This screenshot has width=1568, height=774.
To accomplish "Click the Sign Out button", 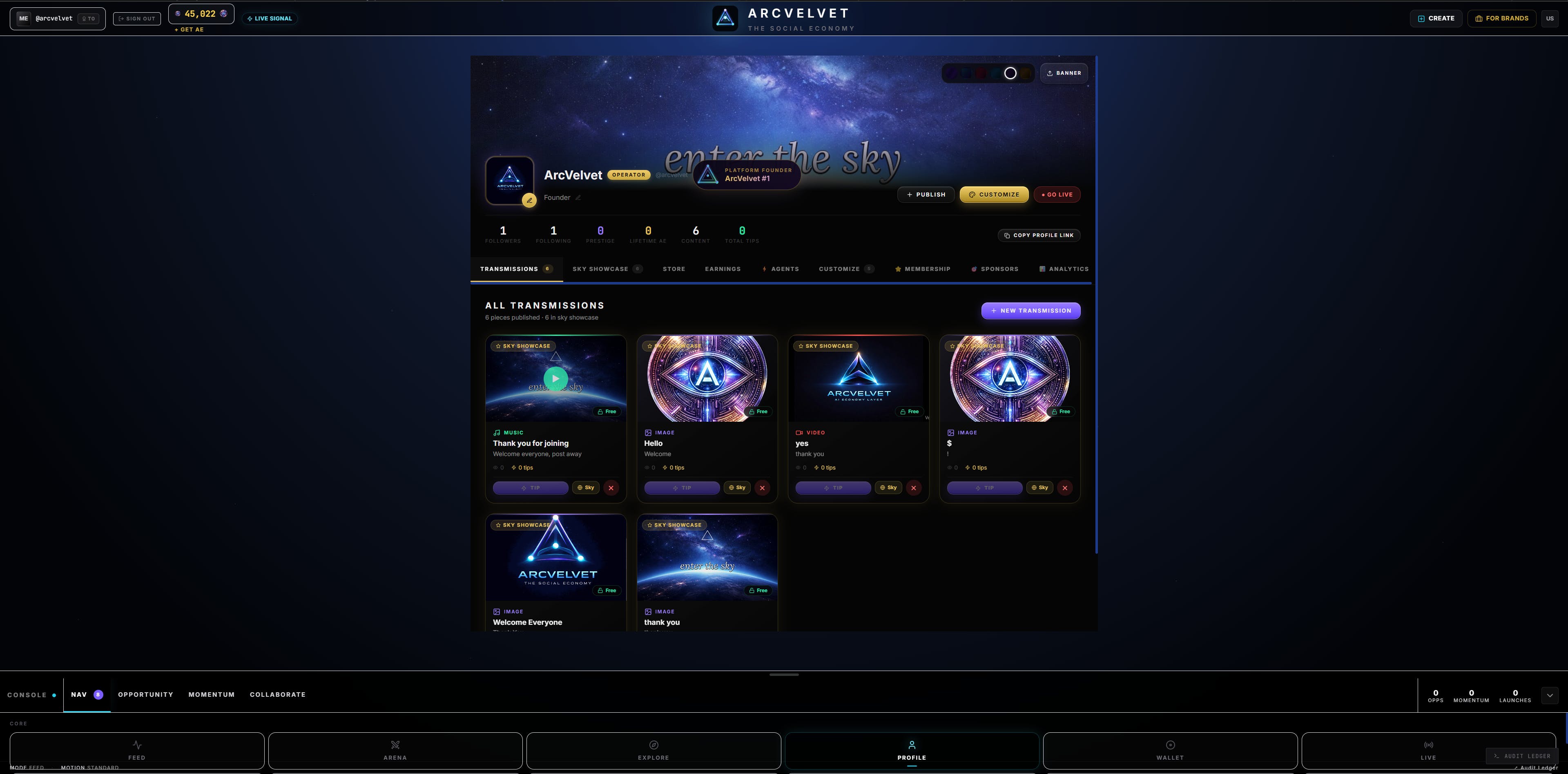I will click(137, 18).
